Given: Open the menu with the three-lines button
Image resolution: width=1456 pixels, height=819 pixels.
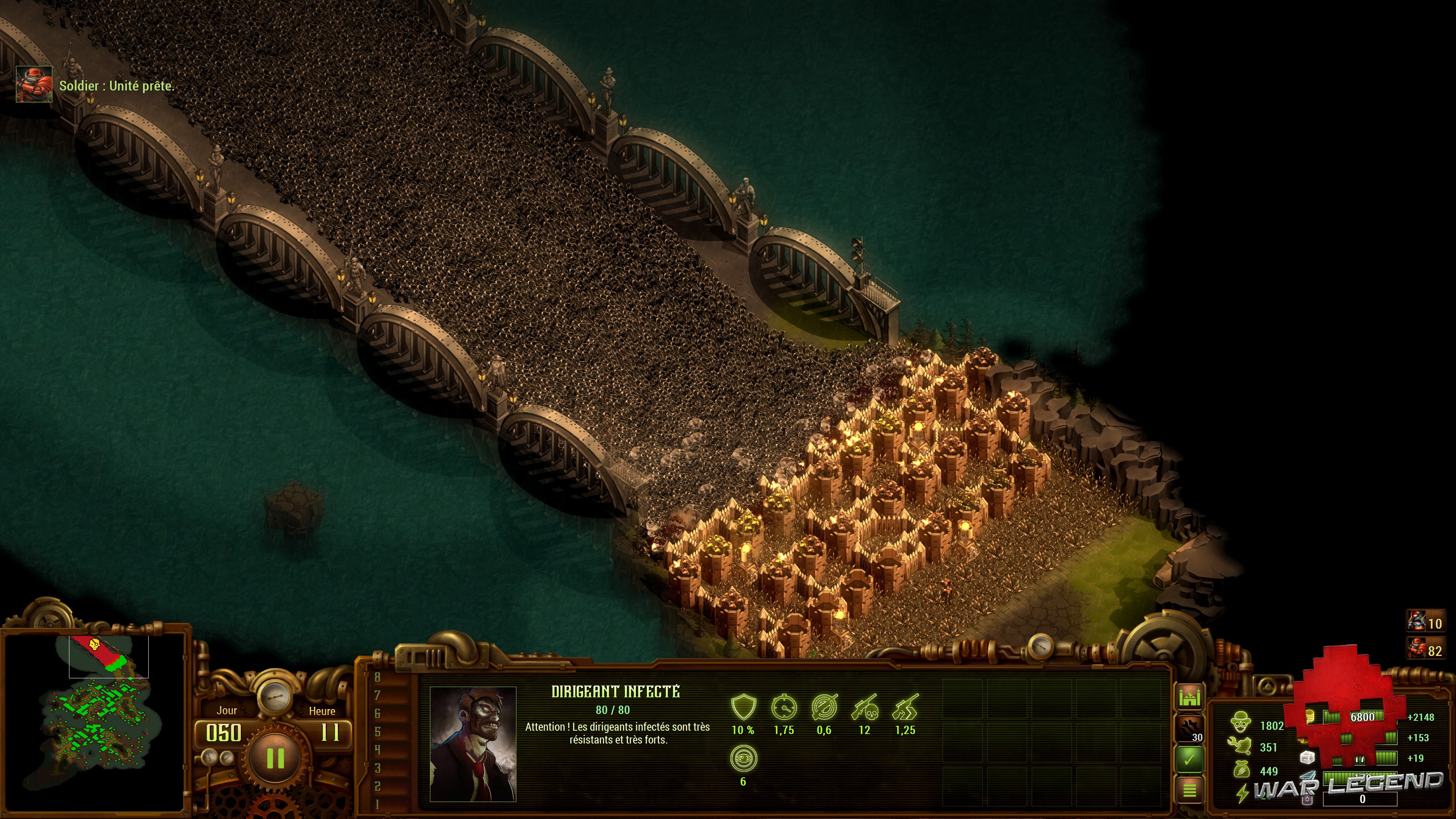Looking at the screenshot, I should point(1190,789).
